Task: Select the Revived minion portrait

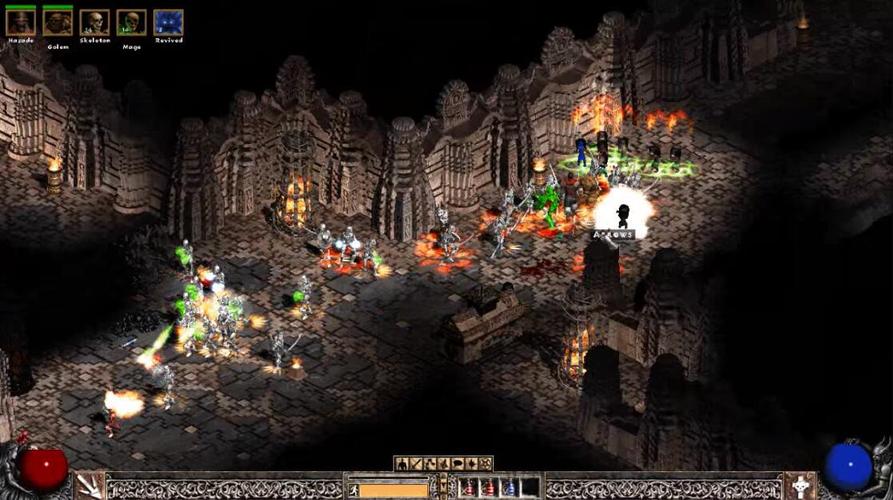Action: 168,22
